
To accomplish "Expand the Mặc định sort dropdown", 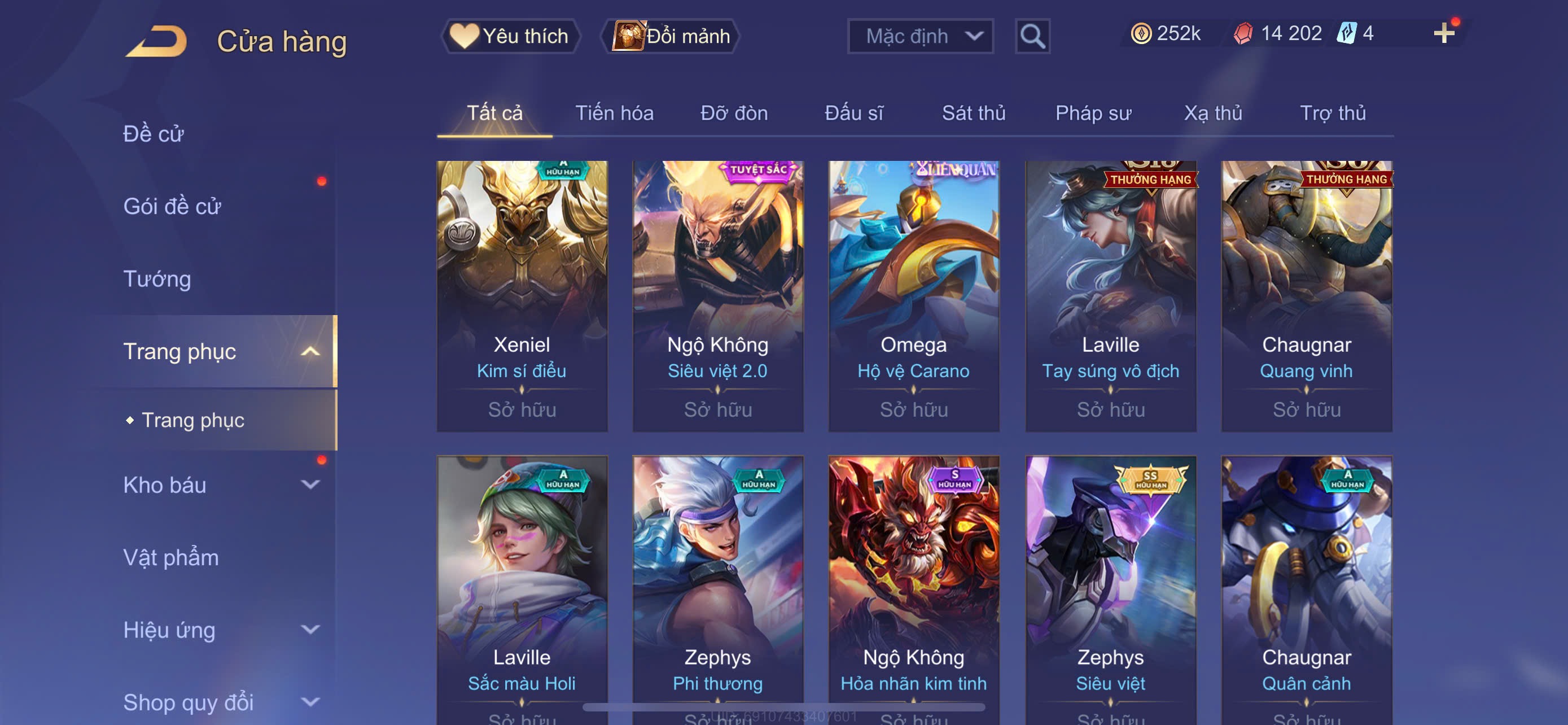I will (x=919, y=36).
